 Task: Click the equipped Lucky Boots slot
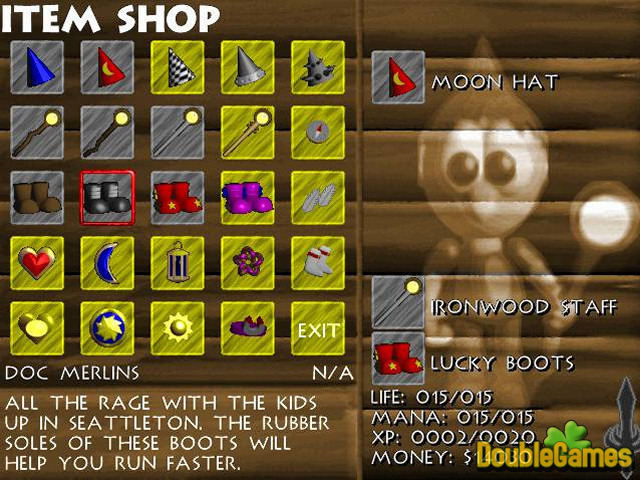[397, 359]
